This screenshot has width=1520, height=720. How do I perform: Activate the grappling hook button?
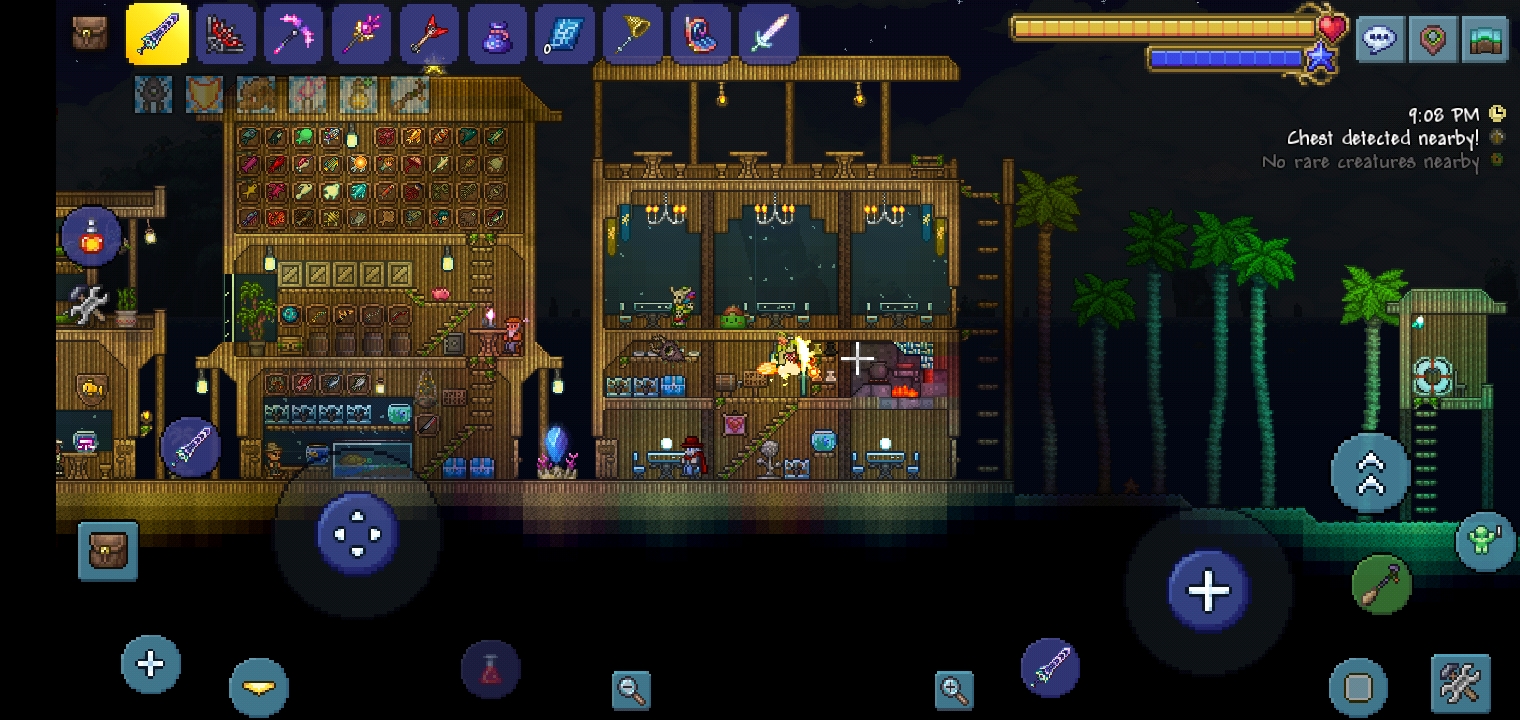[1382, 583]
